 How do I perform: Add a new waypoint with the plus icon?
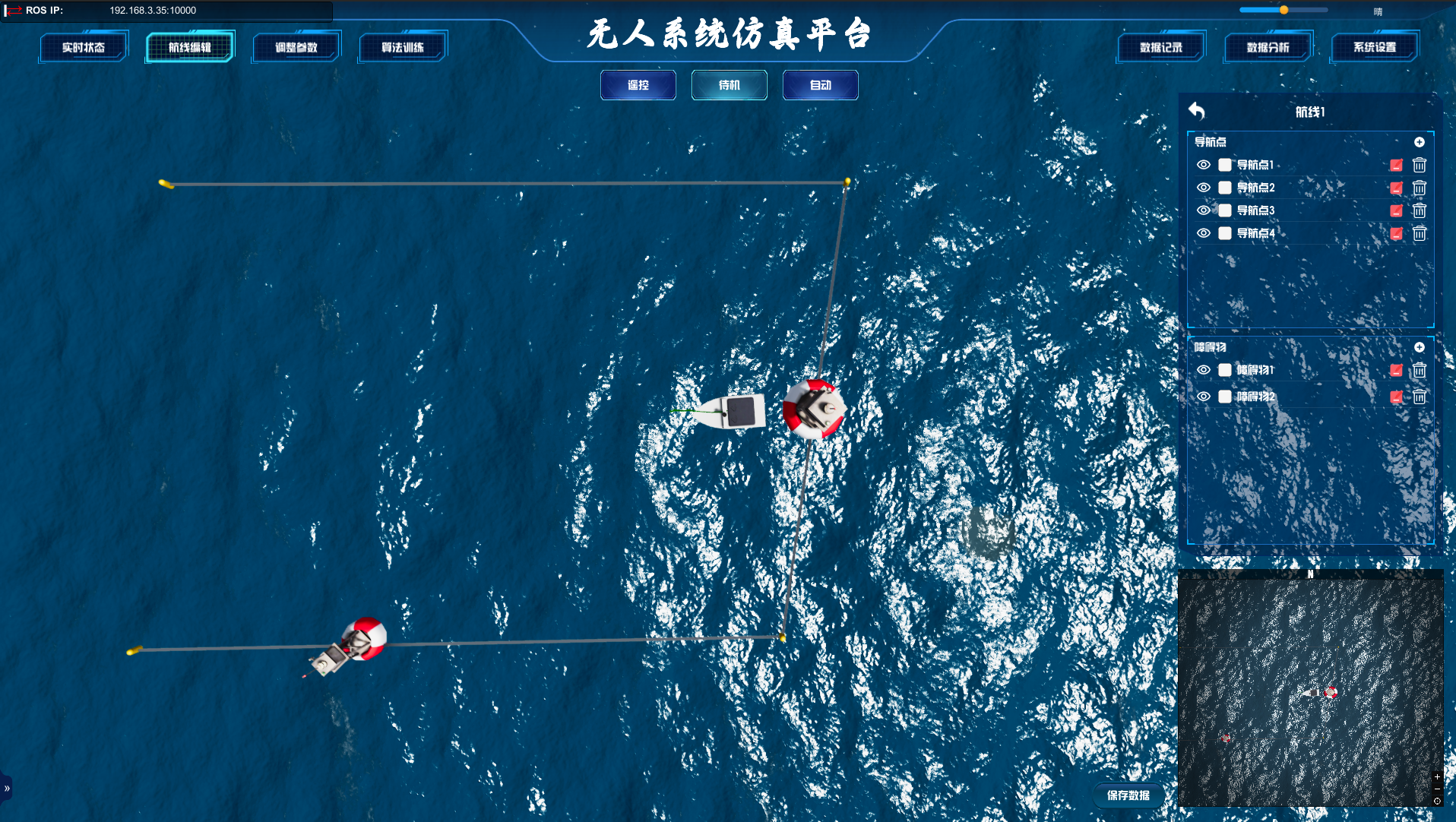click(1421, 142)
